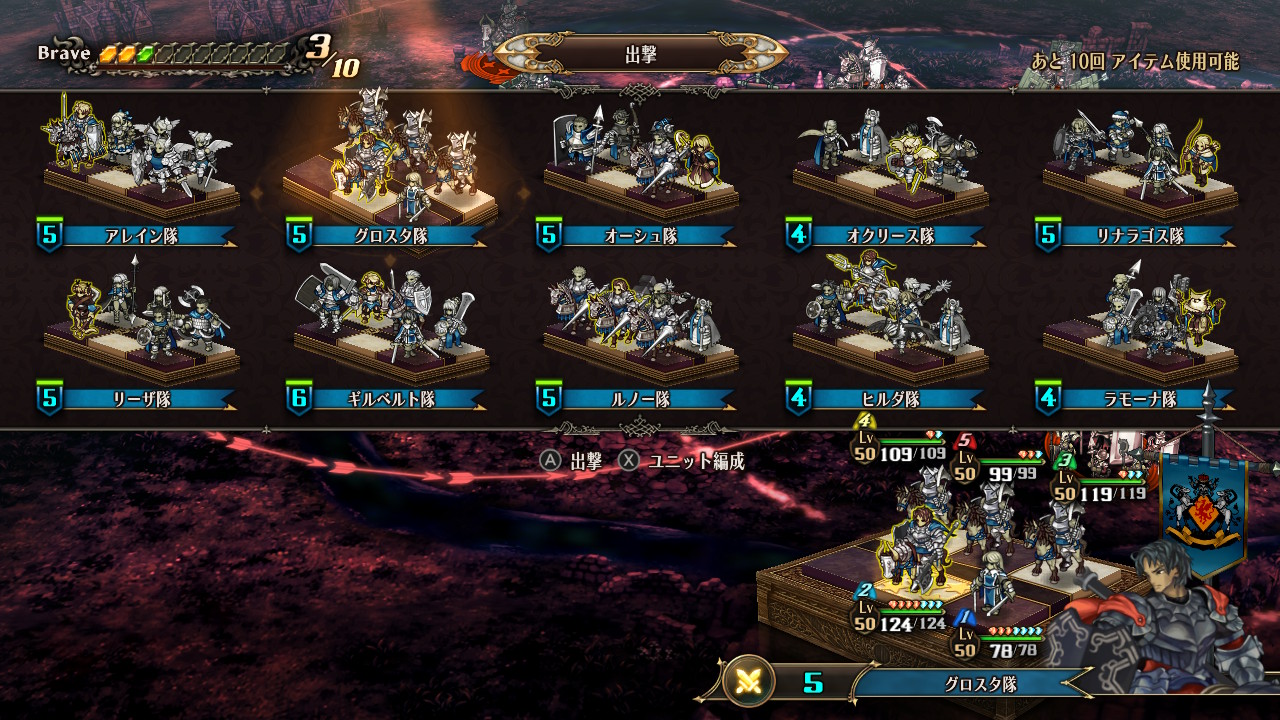Select the アレイン隊 unit
The width and height of the screenshot is (1280, 720).
coord(139,170)
